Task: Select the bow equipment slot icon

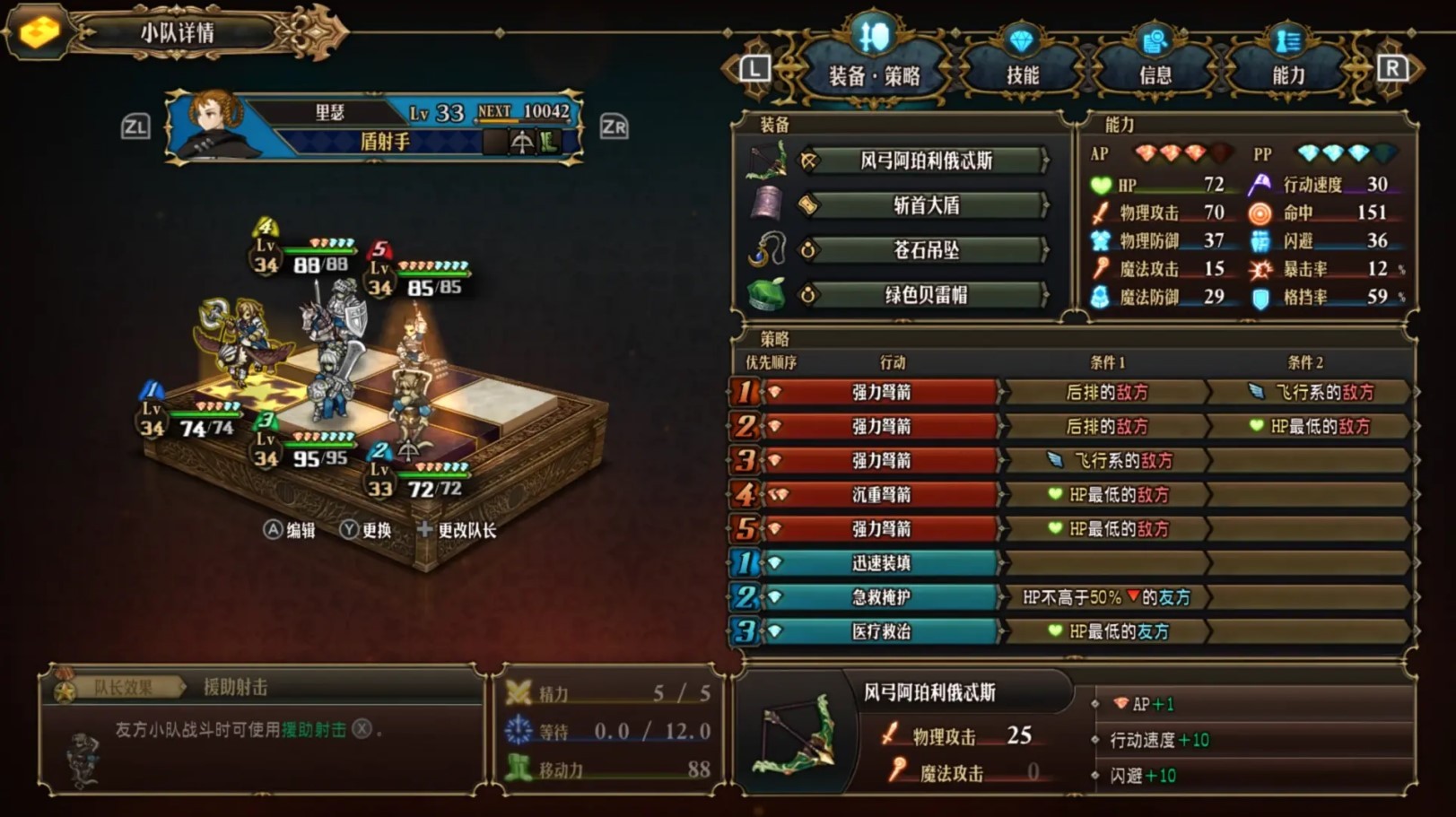Action: pos(769,161)
